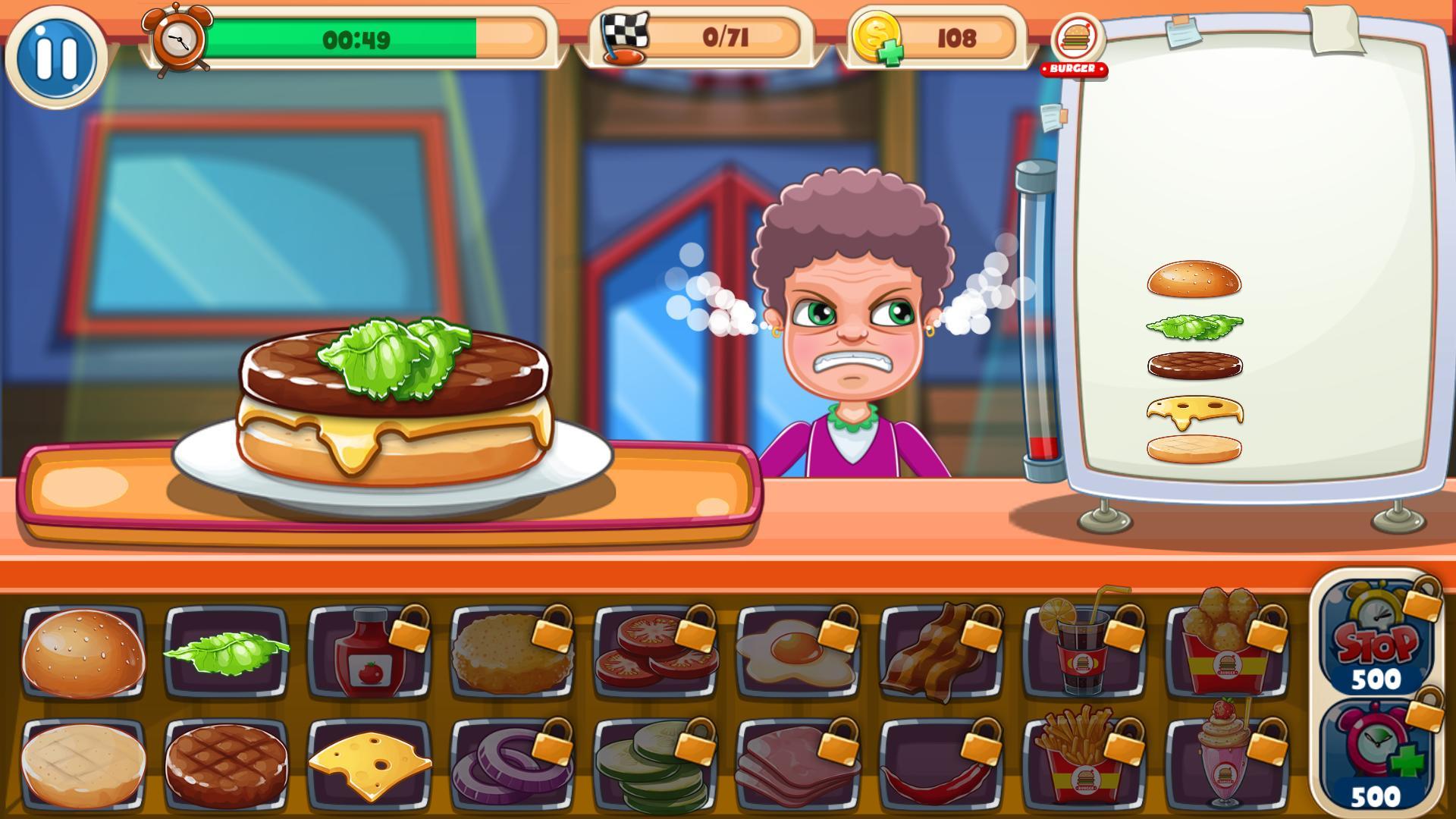Pick the grilled meat patty
Image resolution: width=1456 pixels, height=819 pixels.
[227, 762]
